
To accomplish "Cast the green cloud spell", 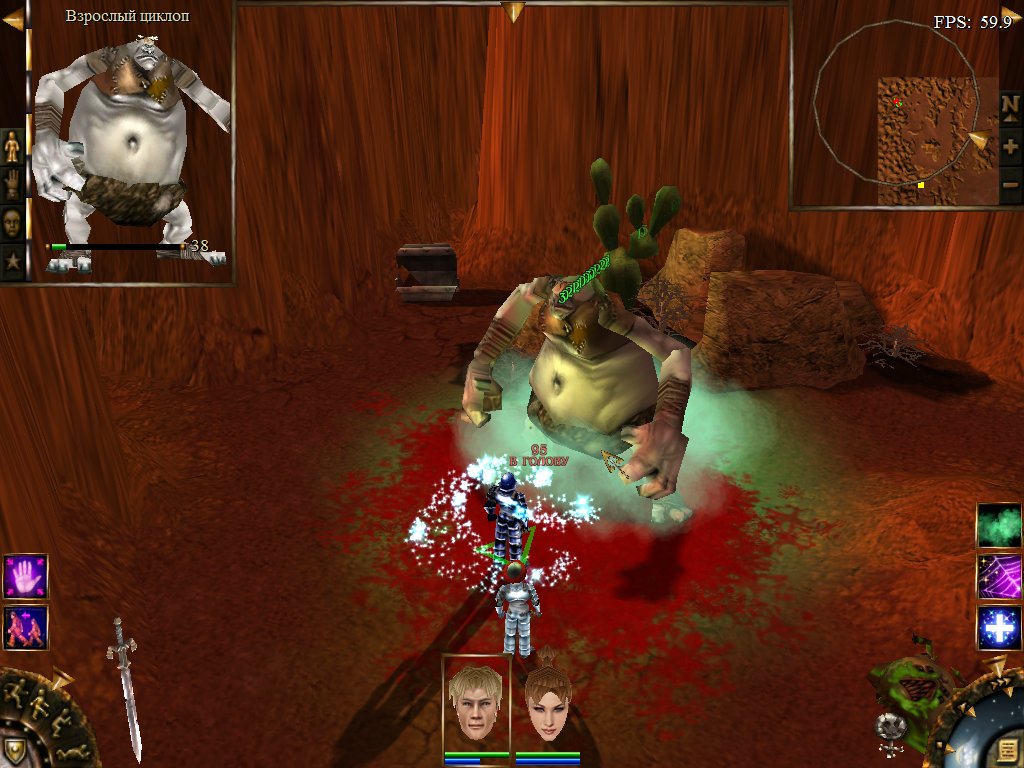I will click(997, 526).
